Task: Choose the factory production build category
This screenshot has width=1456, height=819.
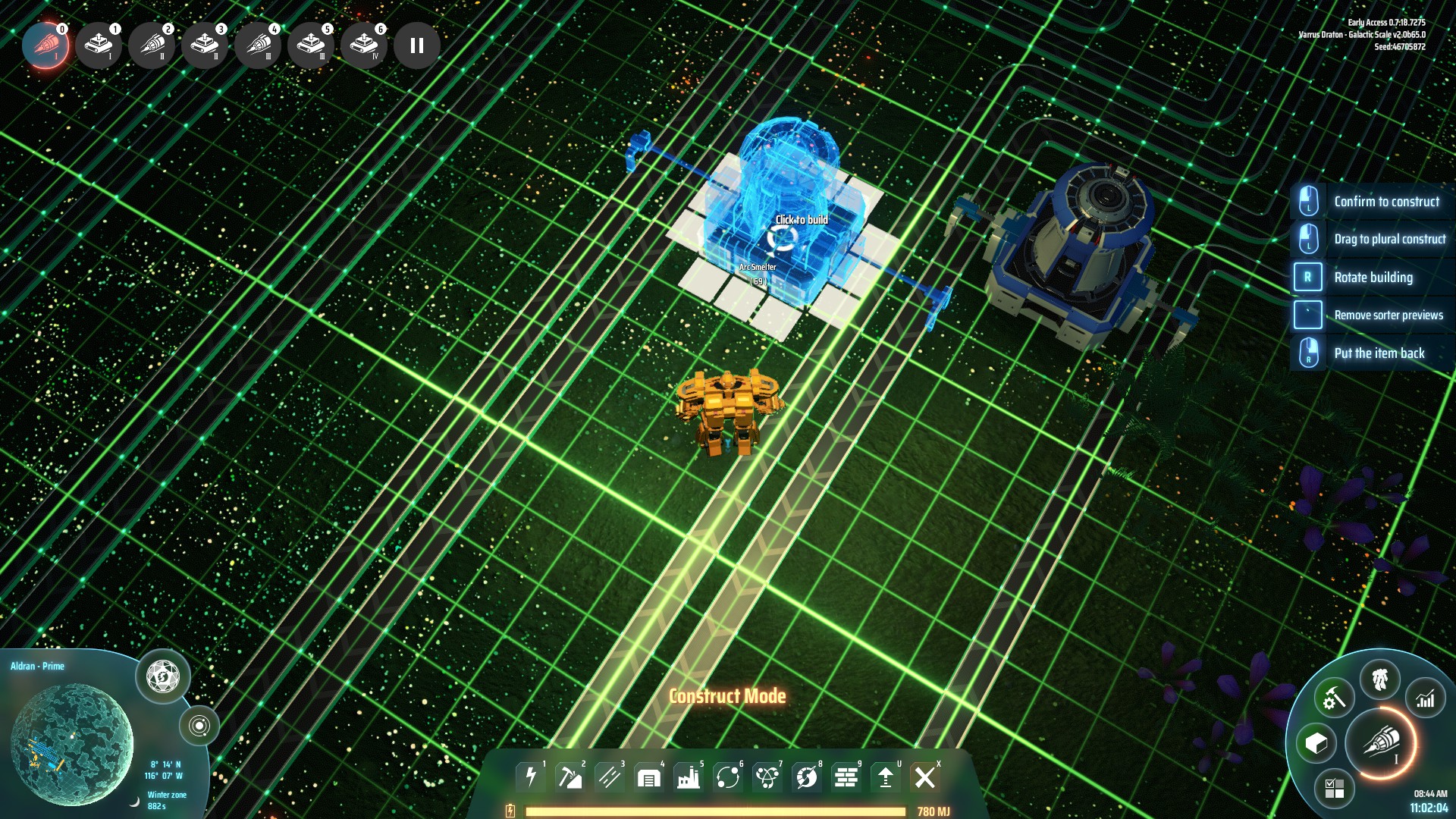Action: point(689,777)
